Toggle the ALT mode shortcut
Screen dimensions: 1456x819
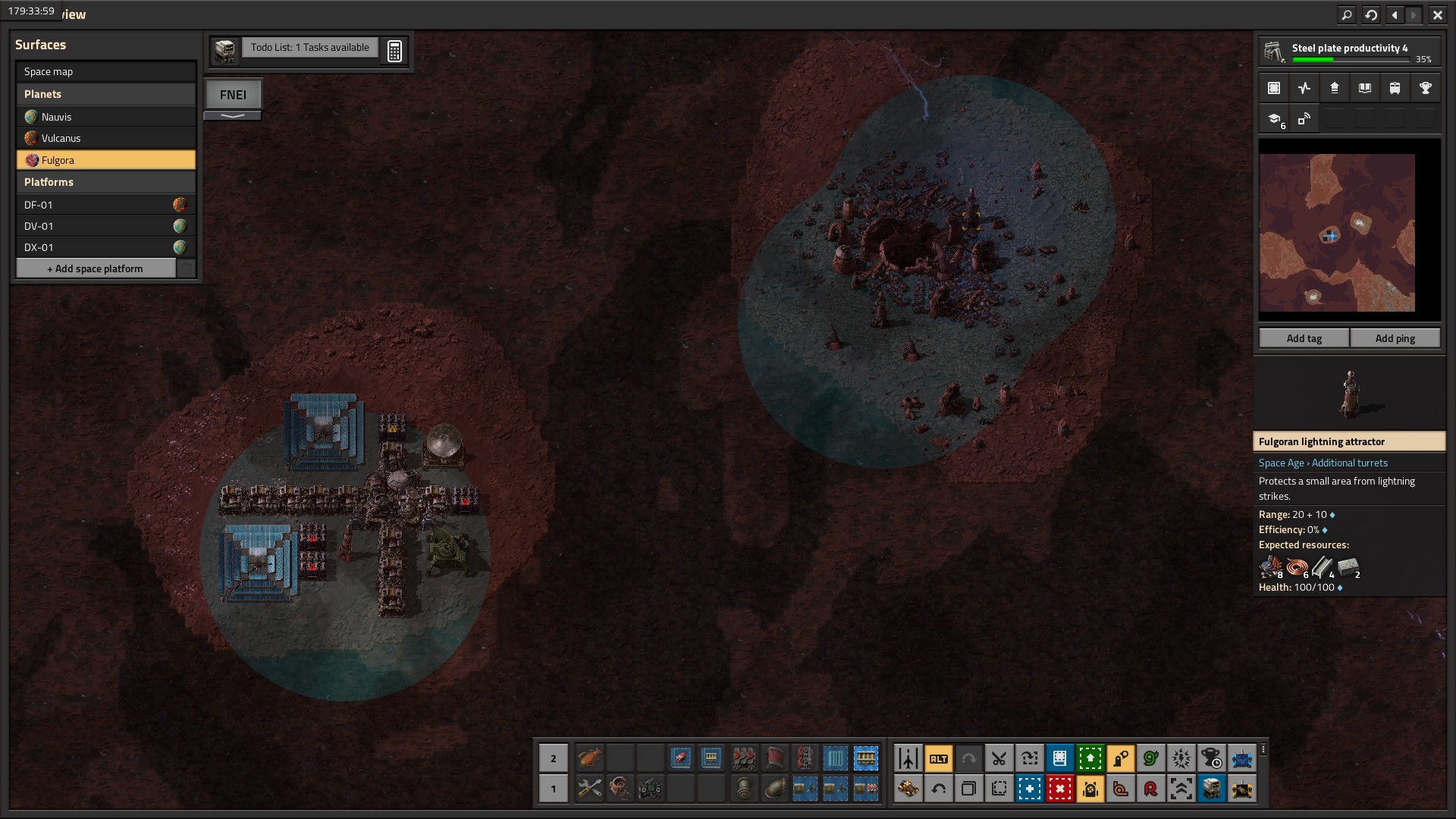coord(938,758)
